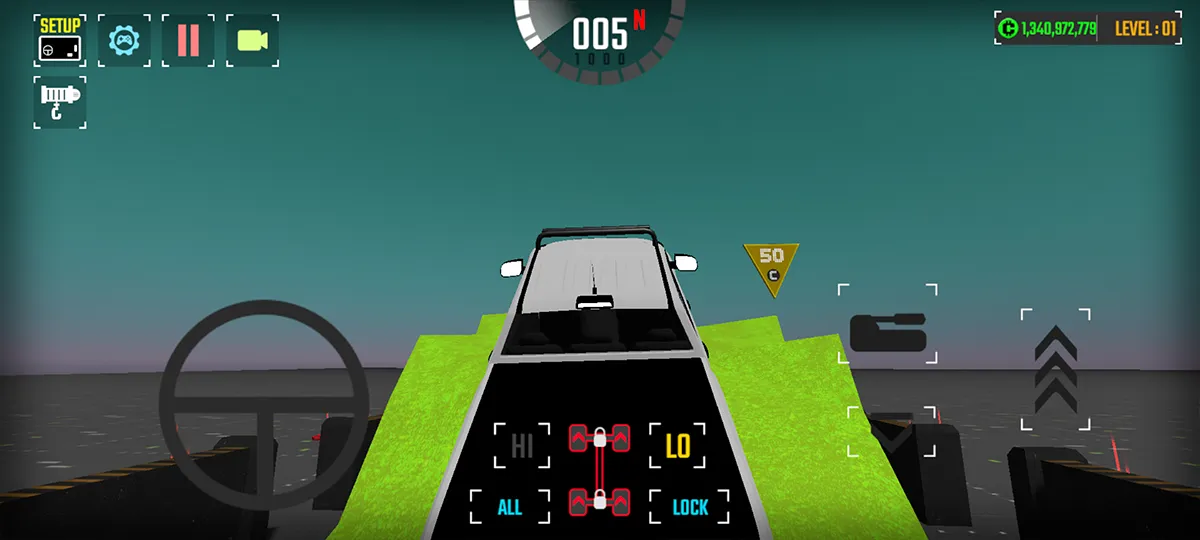Open the controller settings gear
Viewport: 1200px width, 540px height.
124,40
